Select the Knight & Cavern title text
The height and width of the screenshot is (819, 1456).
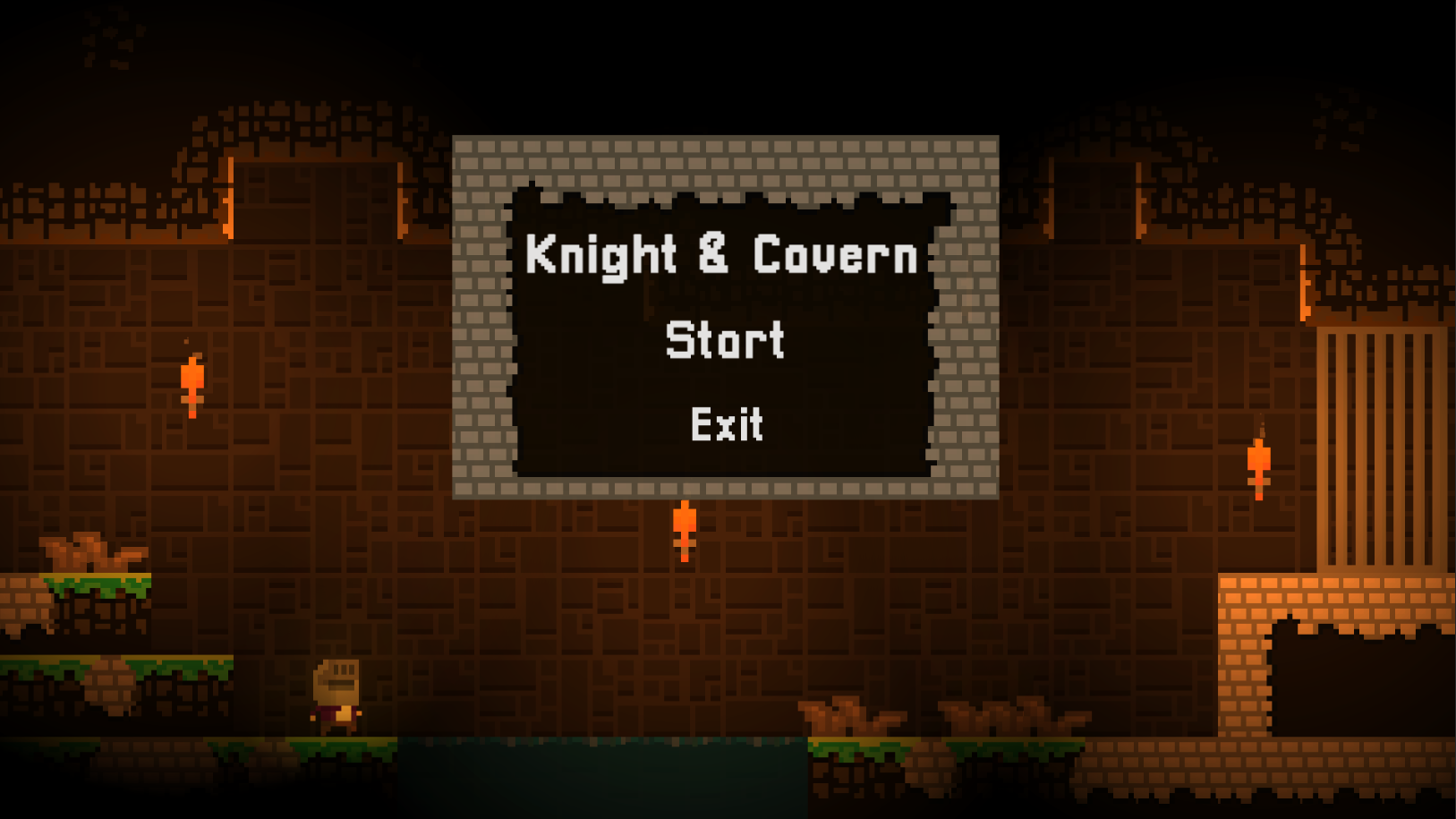tap(721, 257)
